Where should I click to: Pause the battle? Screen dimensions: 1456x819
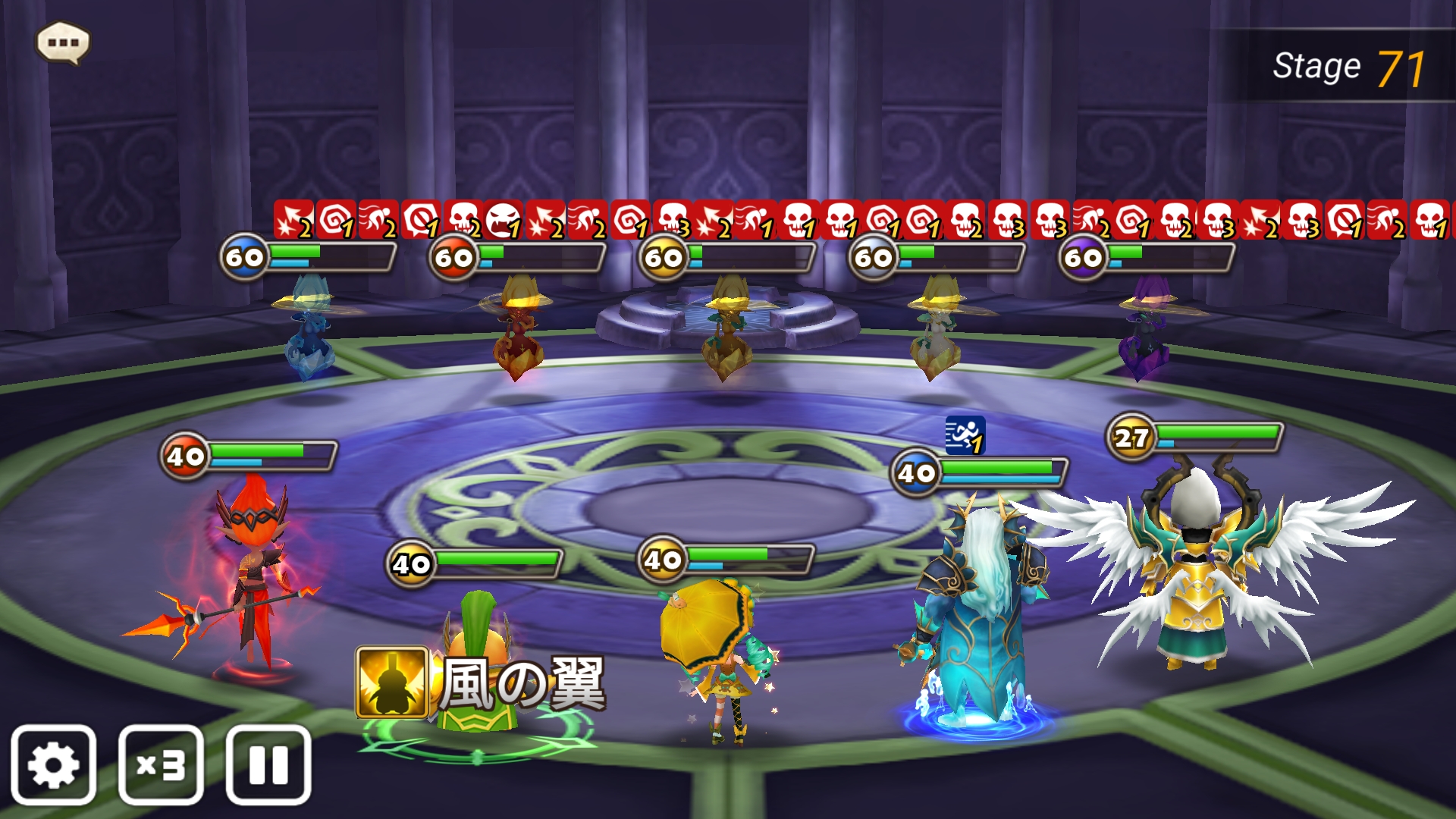click(x=268, y=764)
